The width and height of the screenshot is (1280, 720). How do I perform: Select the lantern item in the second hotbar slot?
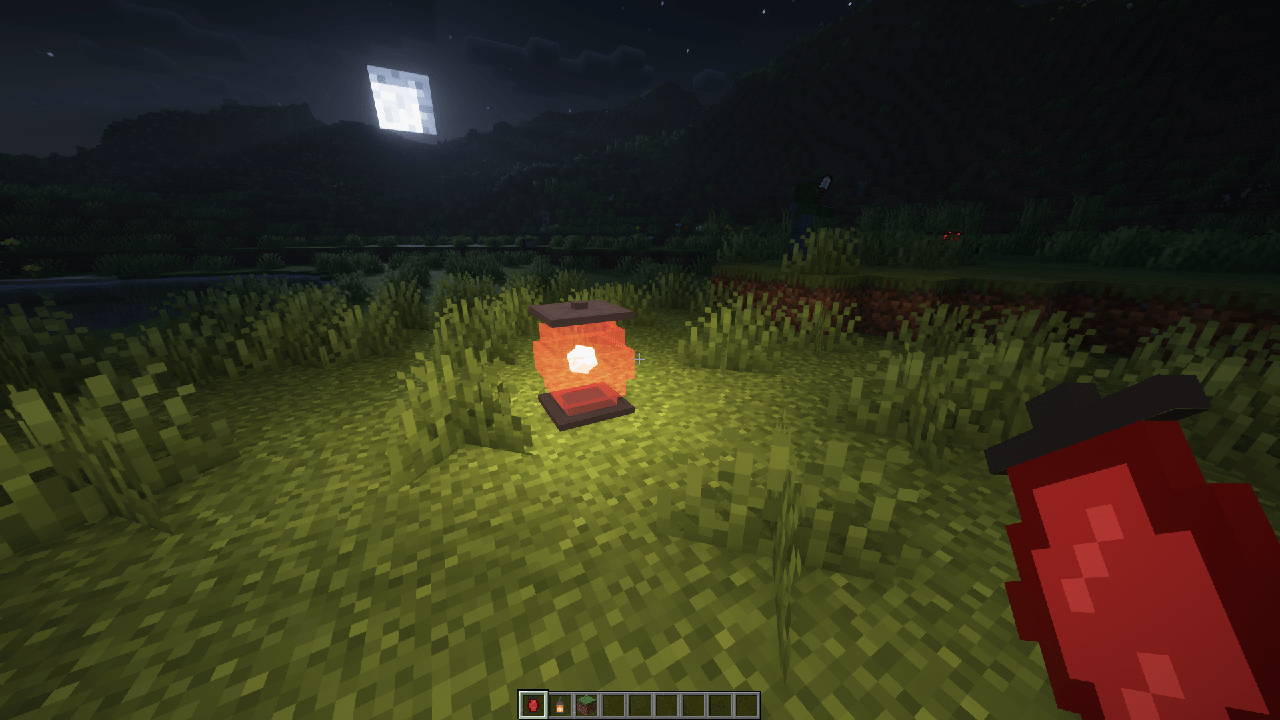click(560, 707)
